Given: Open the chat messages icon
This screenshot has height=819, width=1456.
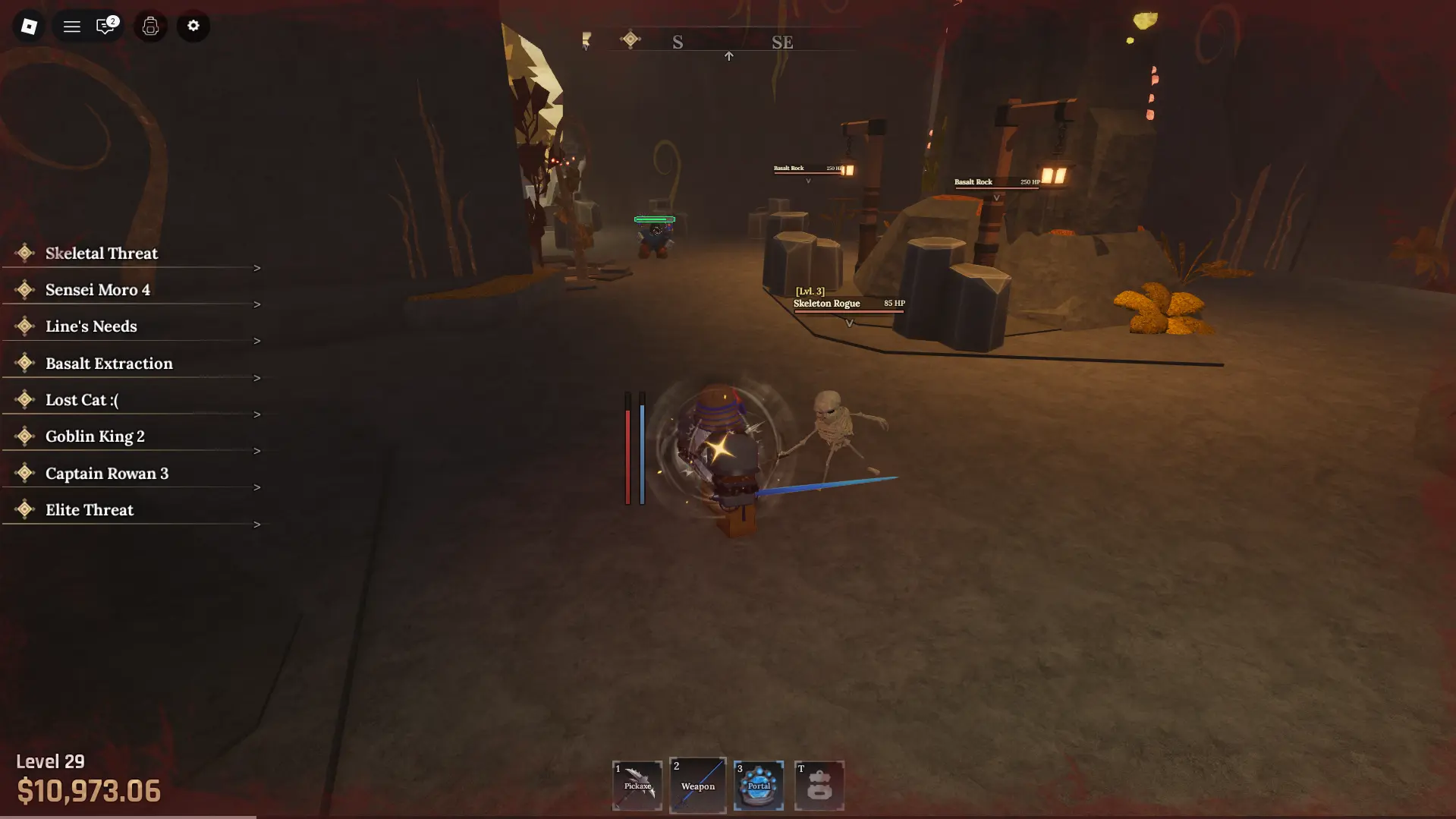Looking at the screenshot, I should [105, 27].
